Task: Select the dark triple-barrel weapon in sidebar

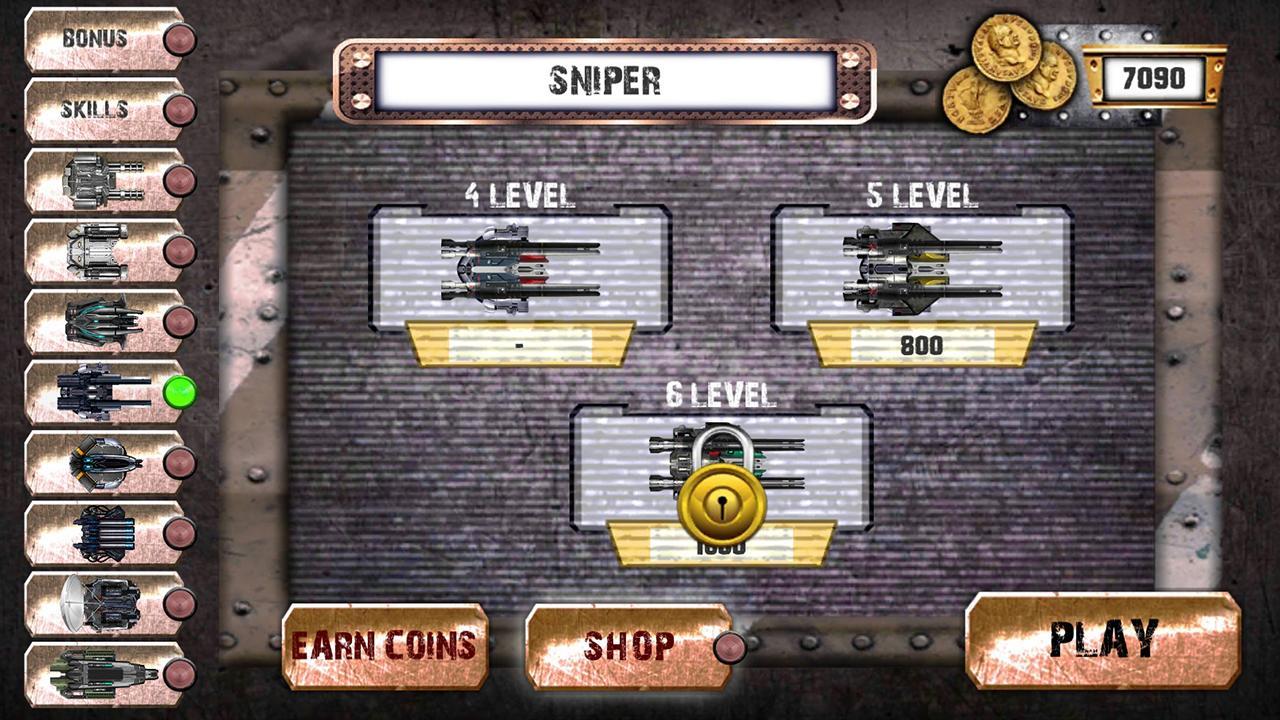Action: coord(100,322)
